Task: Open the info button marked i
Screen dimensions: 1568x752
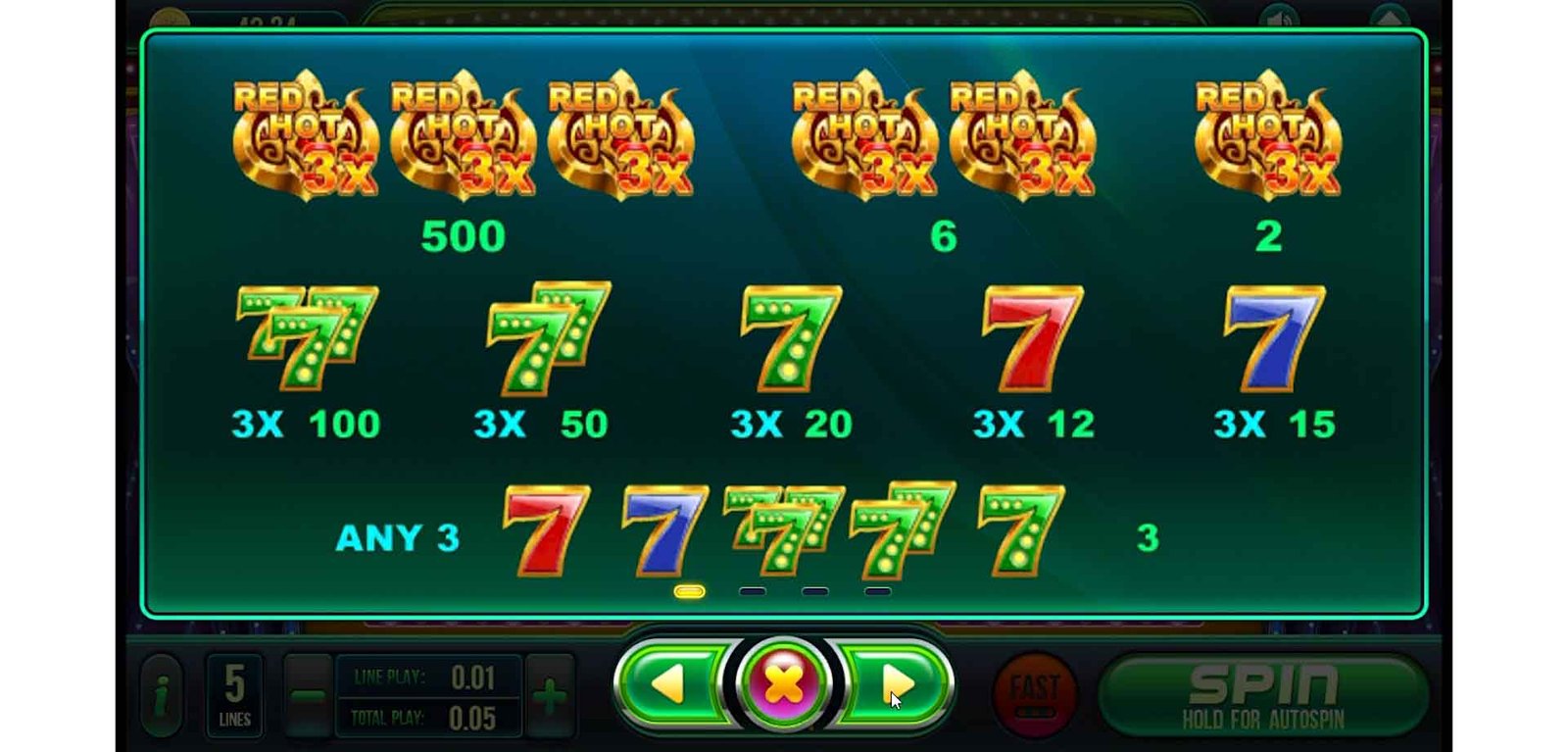Action: 162,696
